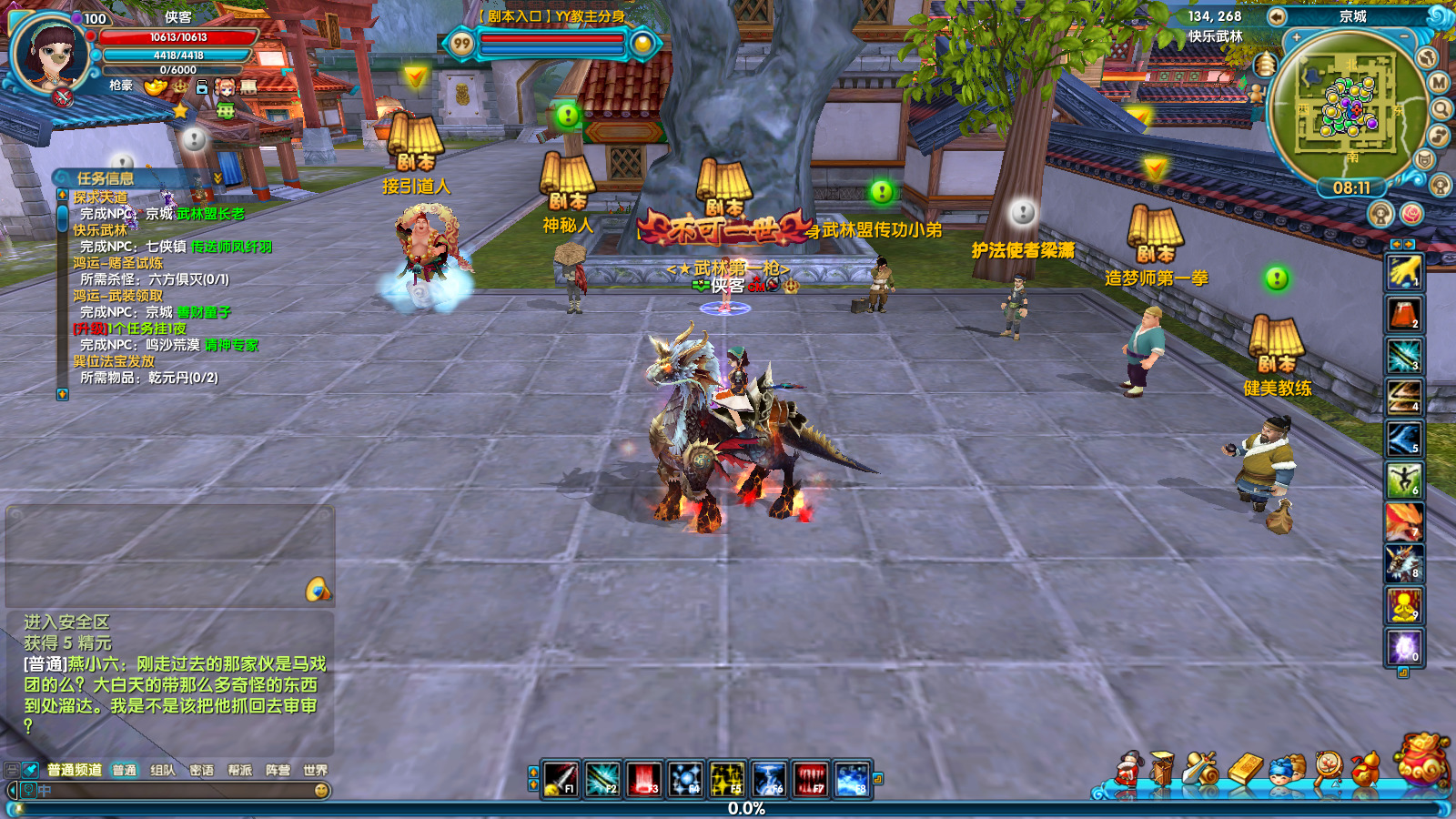
Task: Click the player character portrait
Action: [50, 55]
